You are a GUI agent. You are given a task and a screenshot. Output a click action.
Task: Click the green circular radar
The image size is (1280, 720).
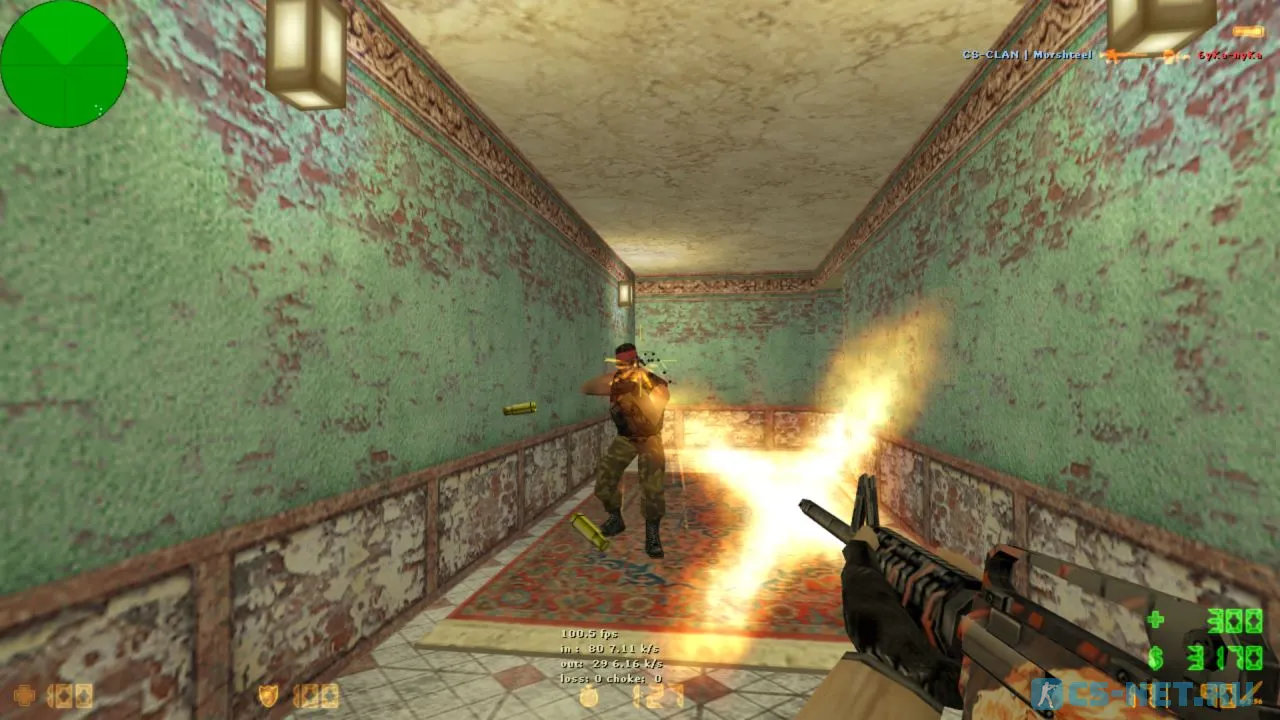pyautogui.click(x=64, y=64)
